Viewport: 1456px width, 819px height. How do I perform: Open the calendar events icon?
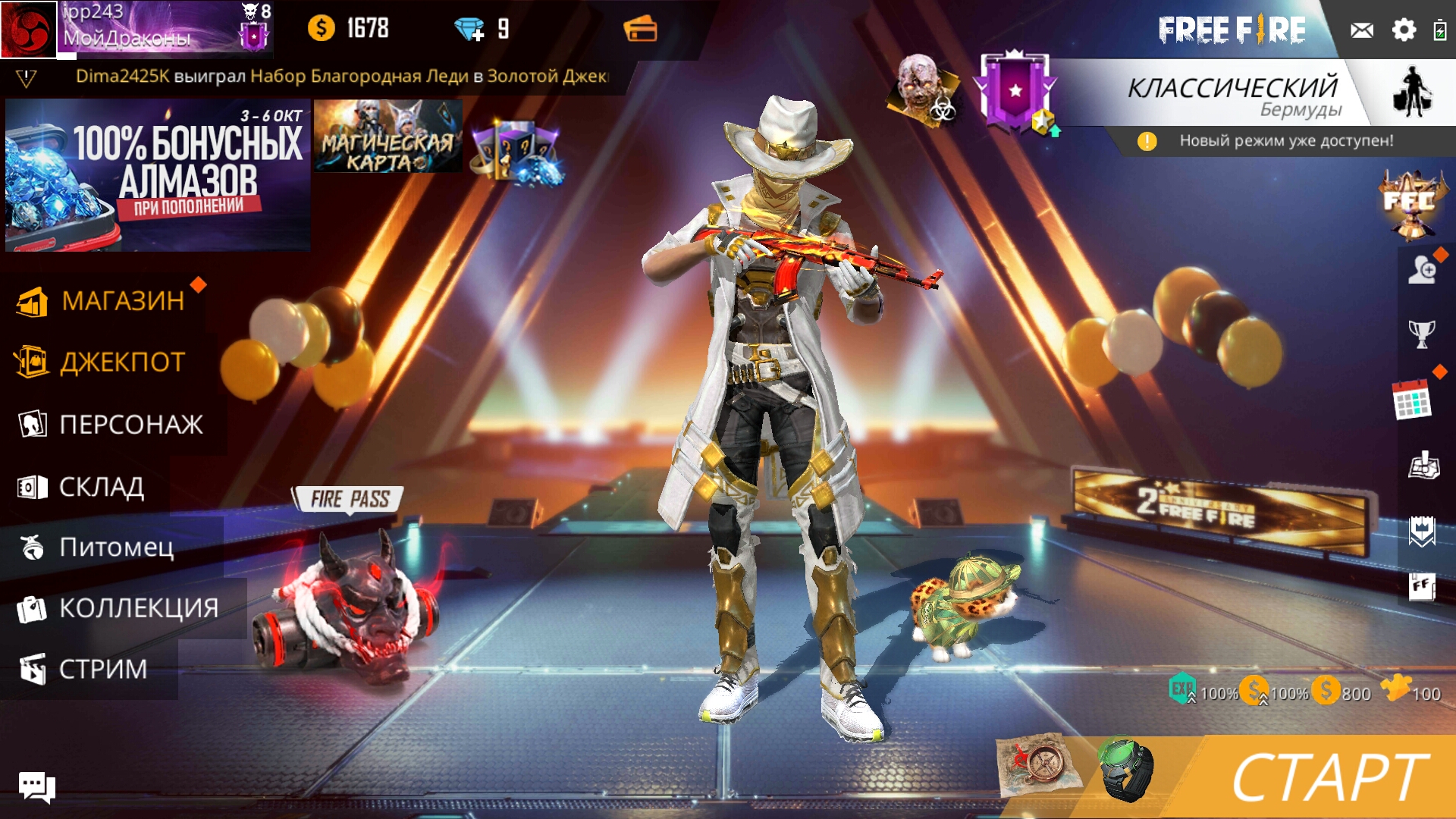coord(1411,400)
